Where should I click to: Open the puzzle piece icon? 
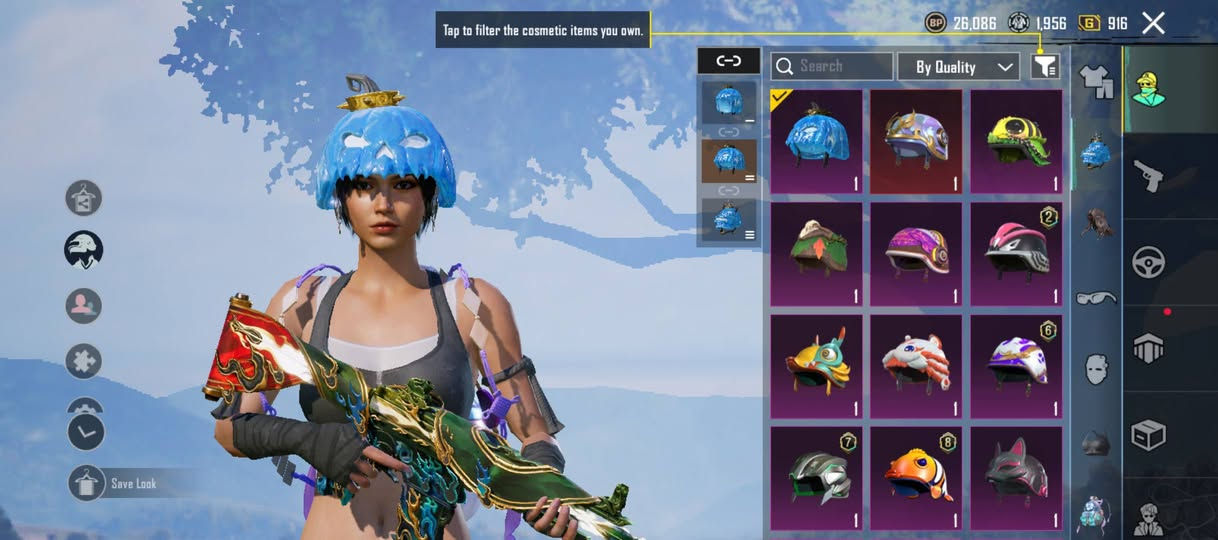click(x=84, y=361)
